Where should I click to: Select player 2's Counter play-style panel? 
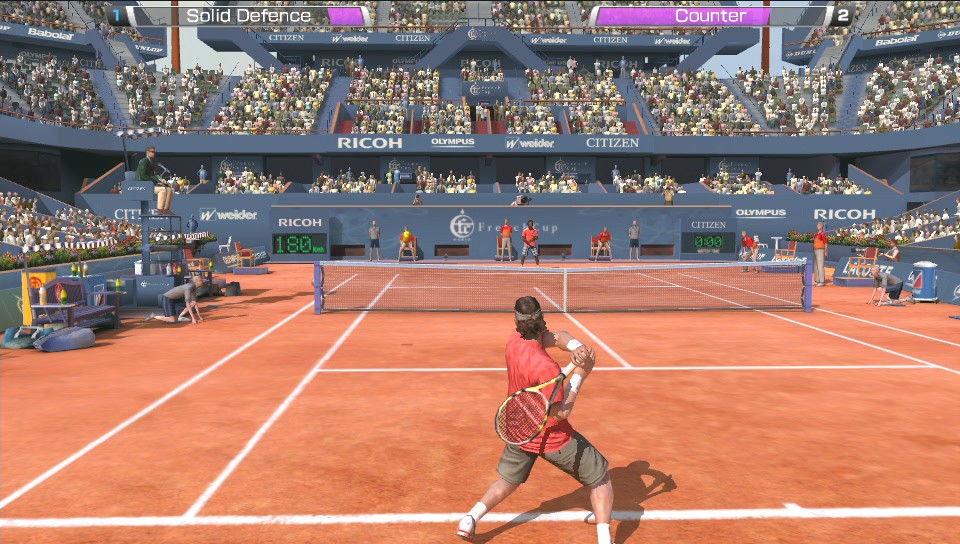(x=710, y=16)
